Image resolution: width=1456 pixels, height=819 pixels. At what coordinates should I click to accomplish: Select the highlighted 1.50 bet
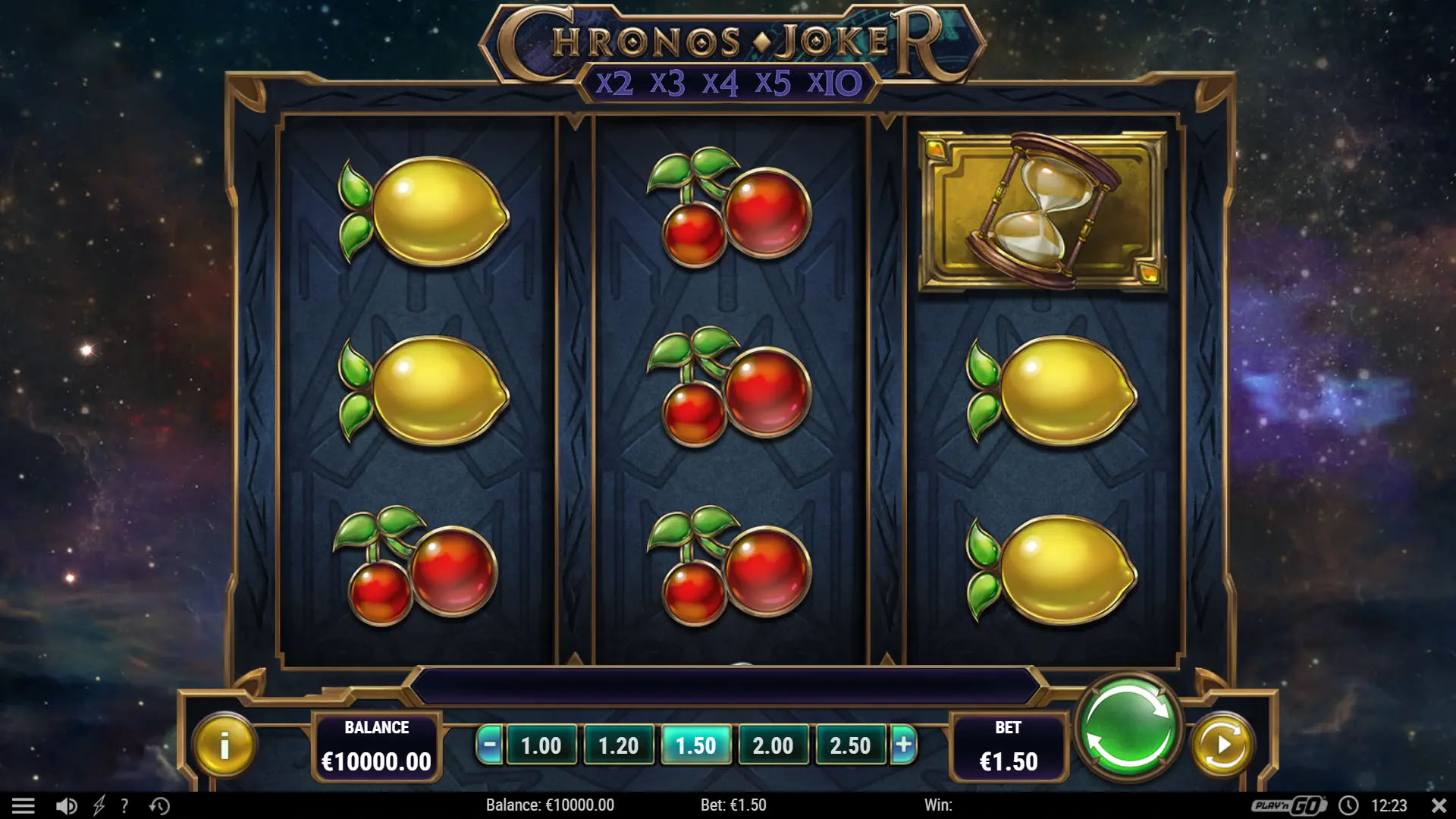click(695, 745)
